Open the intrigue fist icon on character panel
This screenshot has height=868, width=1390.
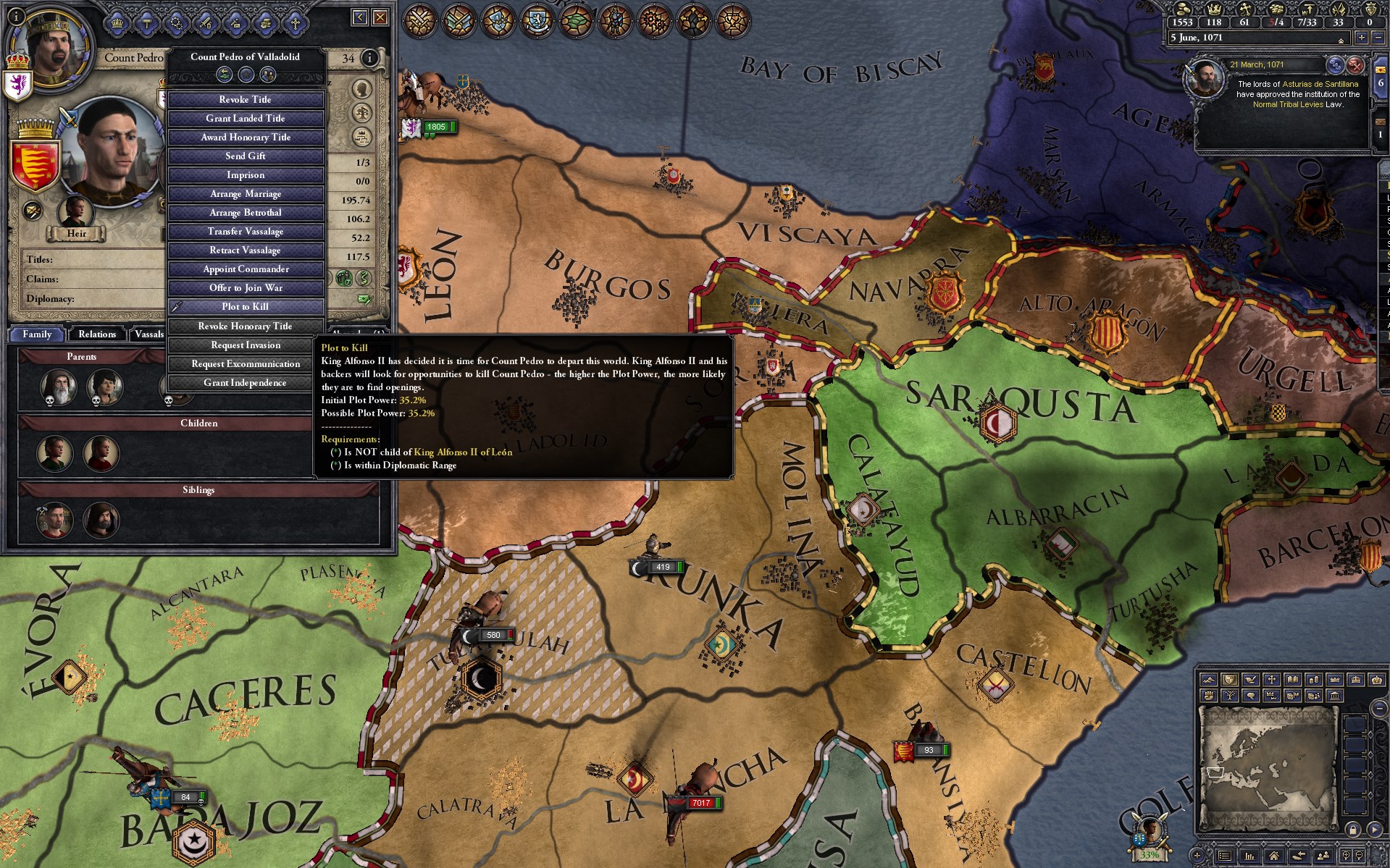click(x=266, y=23)
